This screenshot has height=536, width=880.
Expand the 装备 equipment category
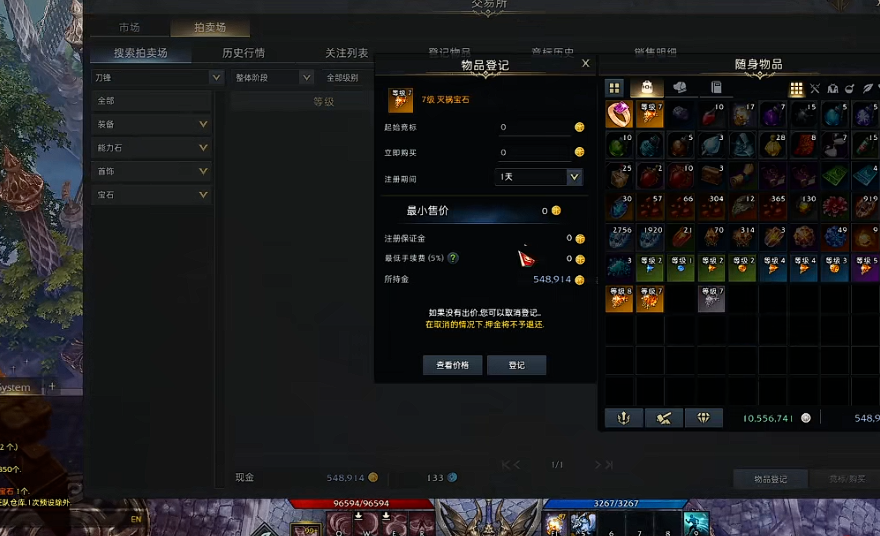(x=152, y=125)
